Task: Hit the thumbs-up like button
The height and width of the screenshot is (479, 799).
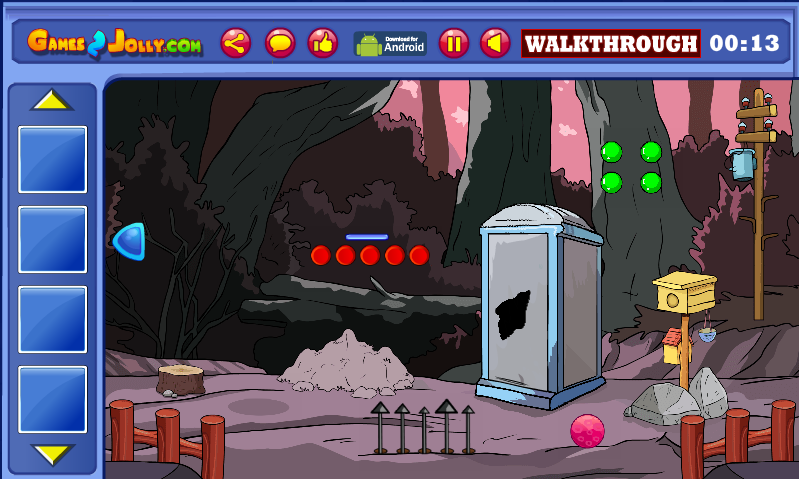Action: pyautogui.click(x=322, y=43)
